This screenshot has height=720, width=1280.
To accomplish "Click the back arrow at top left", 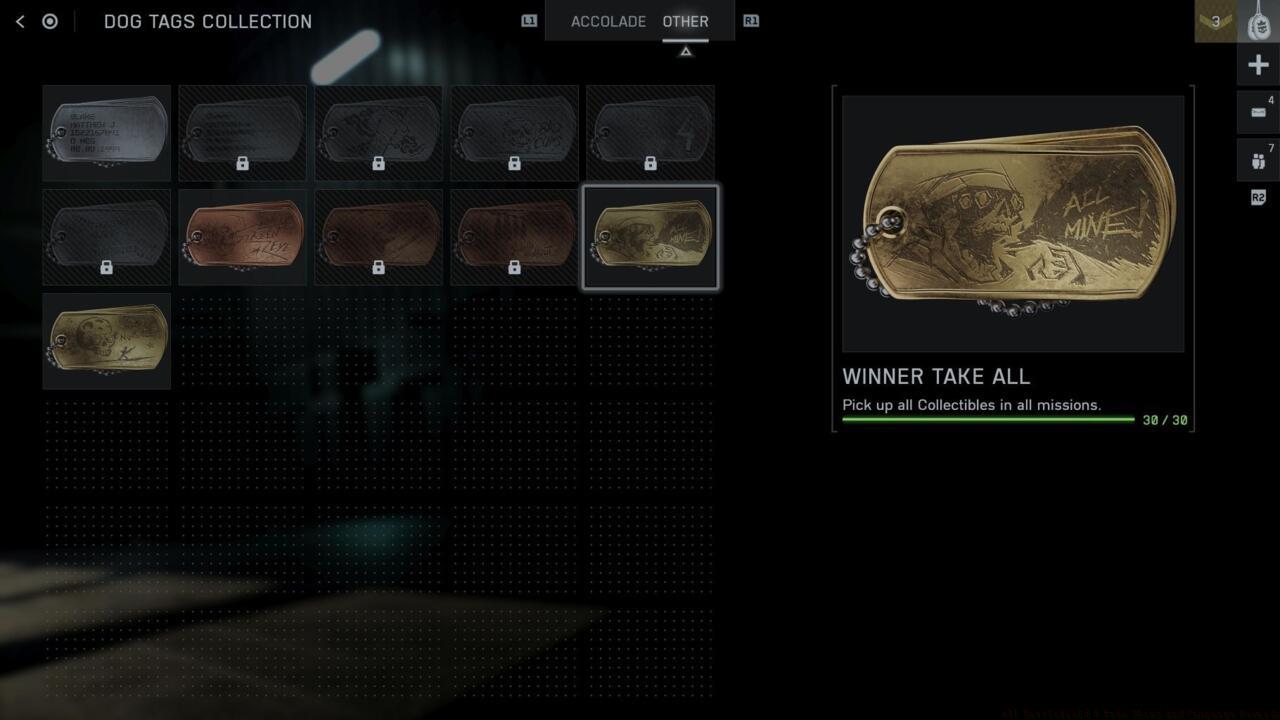I will click(x=20, y=21).
